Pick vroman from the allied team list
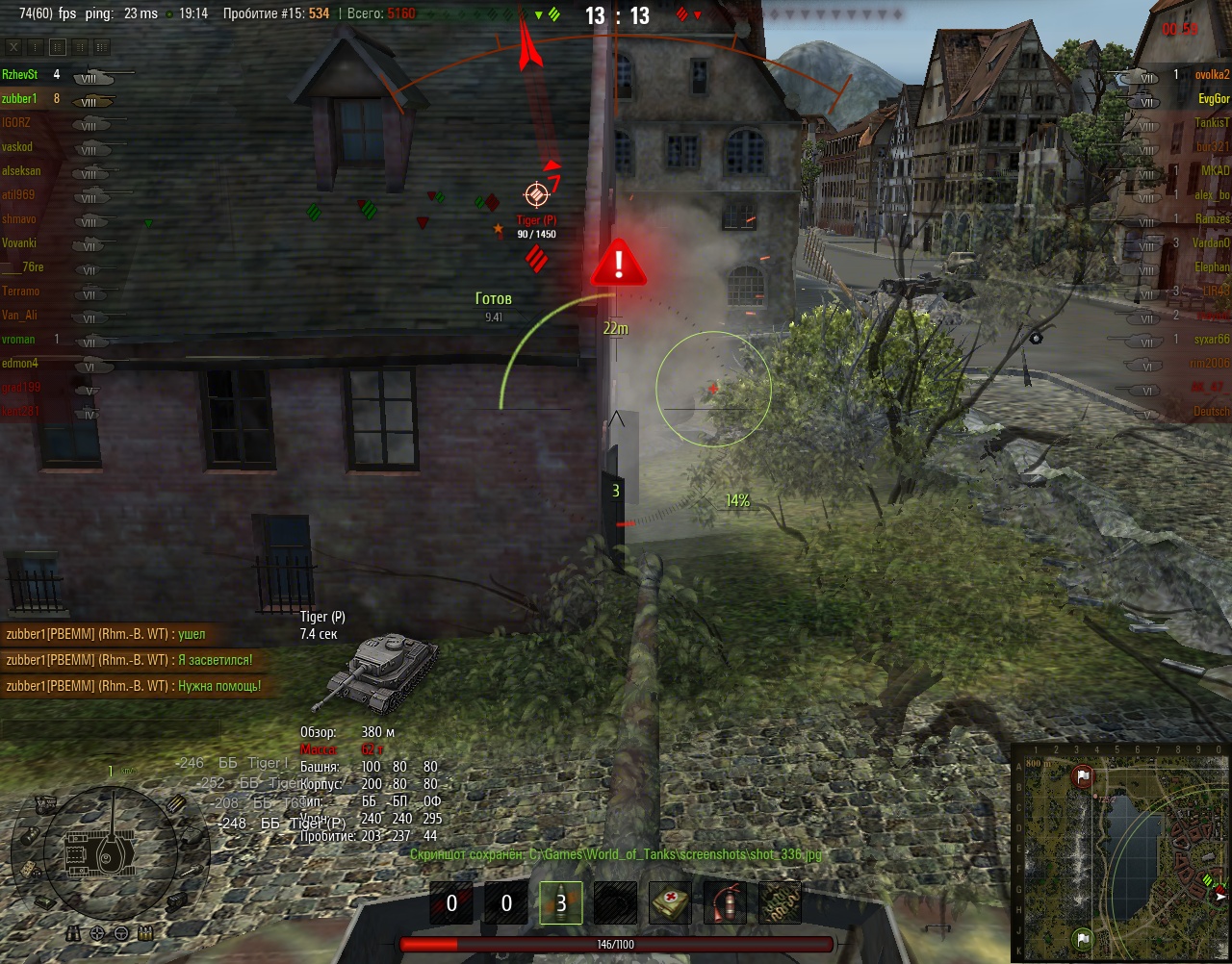Screen dimensions: 1232x964 [18, 339]
